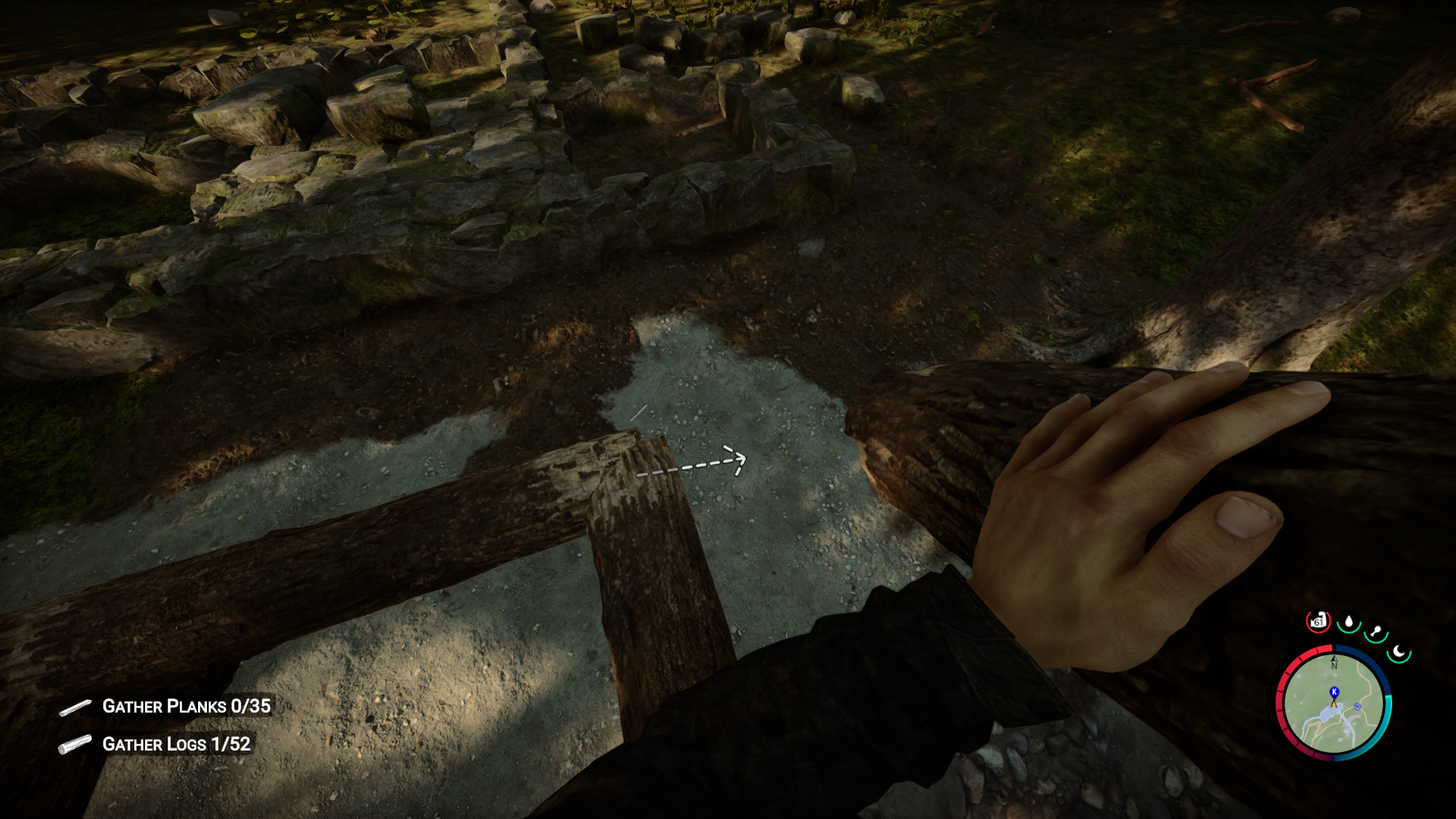Click the hunger drumstick icon
The width and height of the screenshot is (1456, 819).
1375,630
